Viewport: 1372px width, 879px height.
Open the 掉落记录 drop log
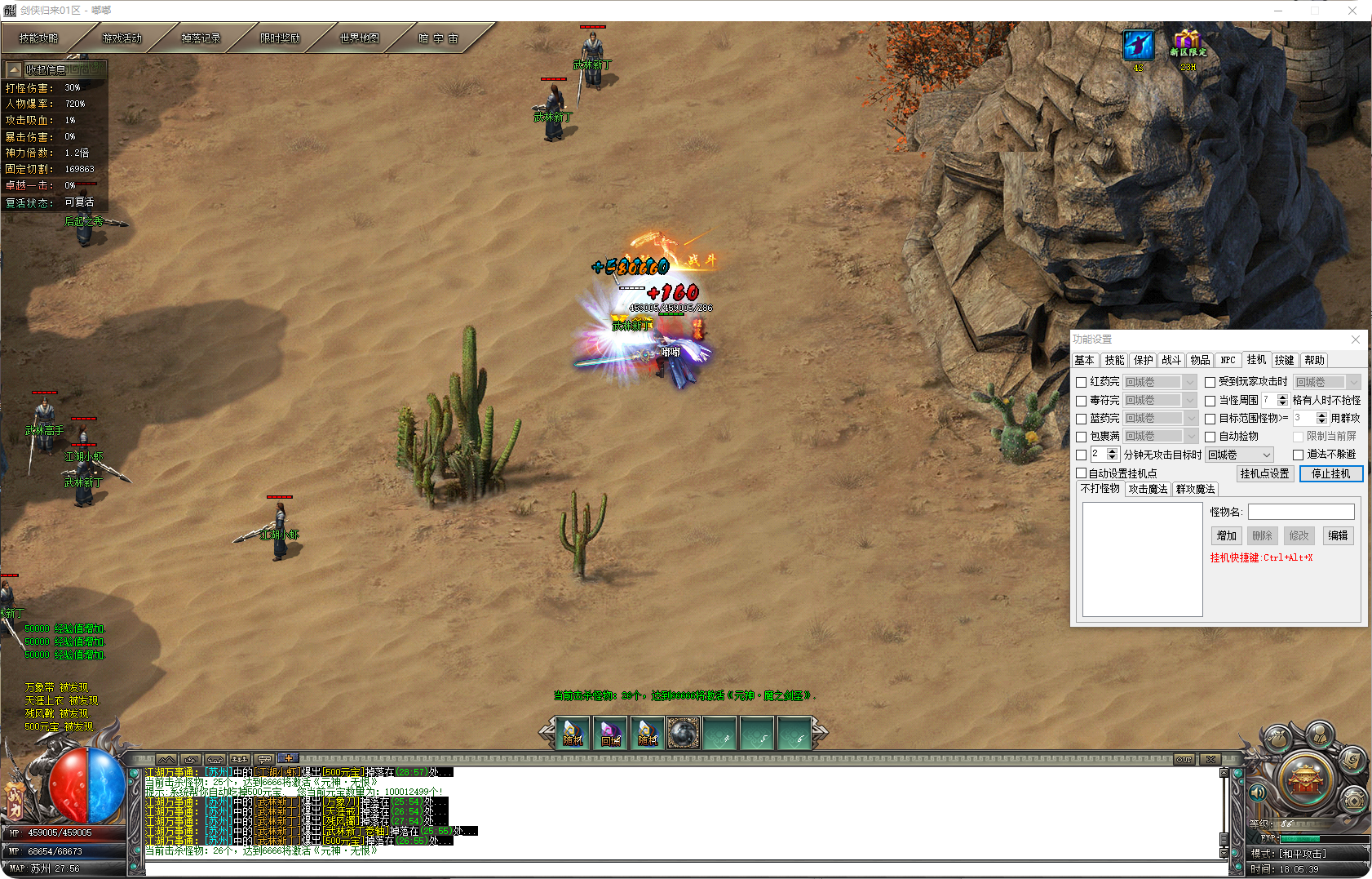point(201,38)
